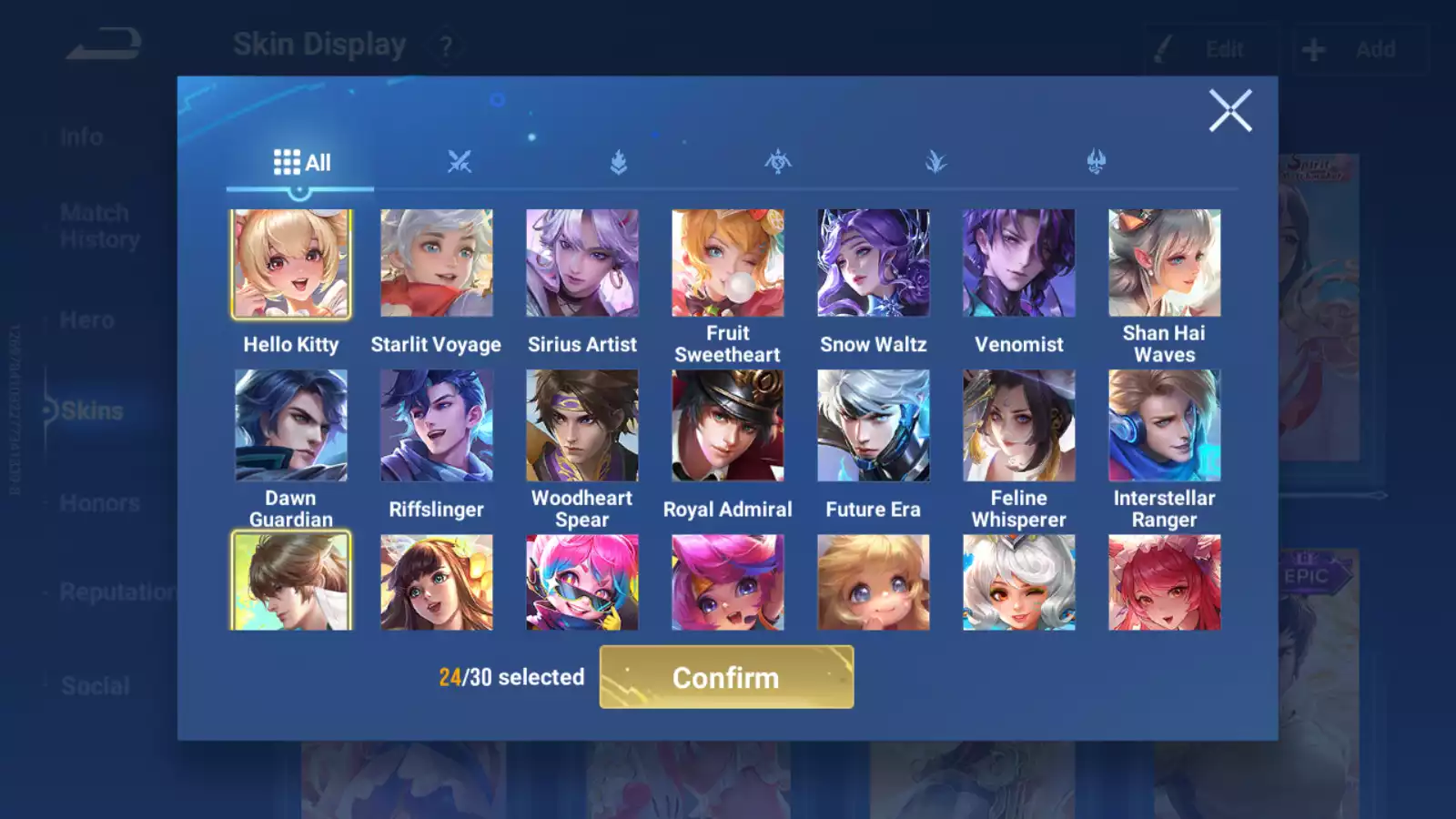
Task: Confirm the skin selection
Action: (726, 677)
